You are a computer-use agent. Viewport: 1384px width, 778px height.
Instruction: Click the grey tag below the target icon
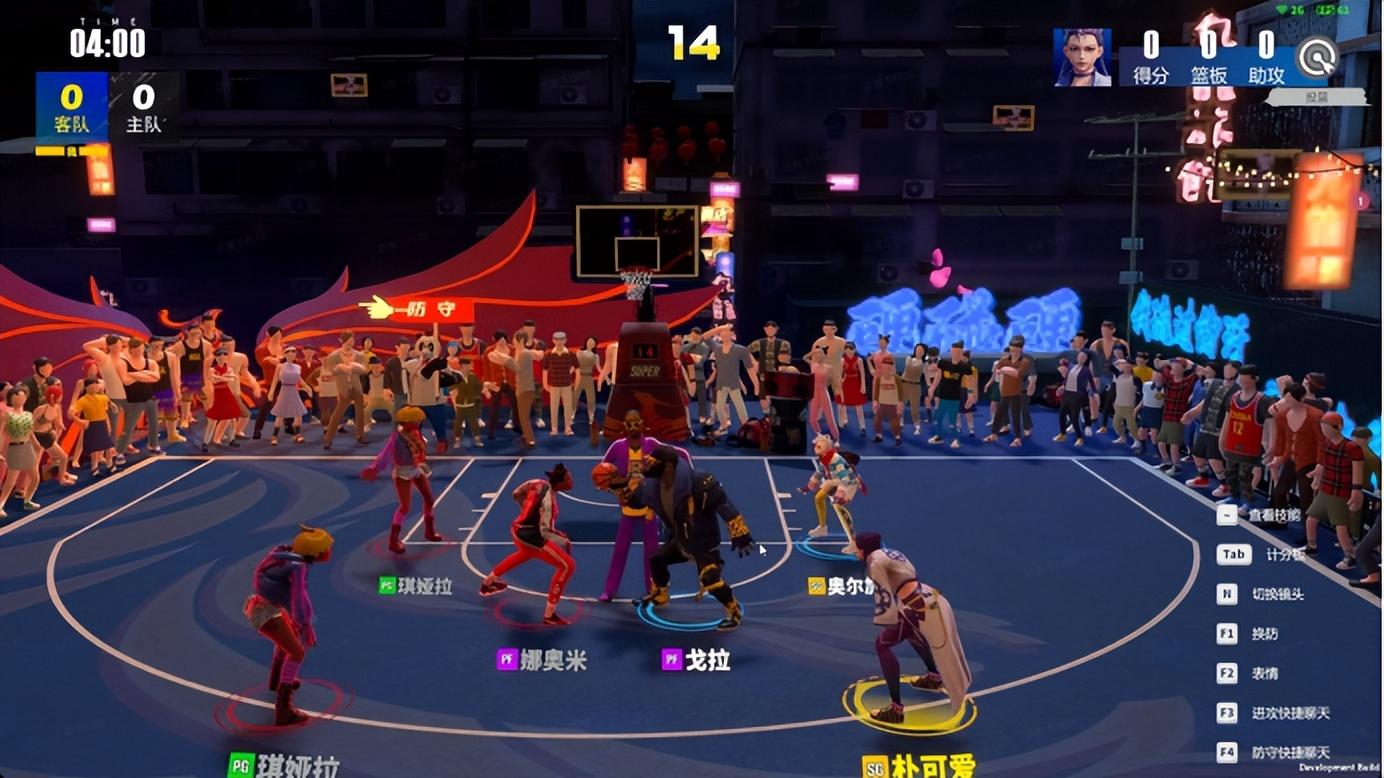1316,98
